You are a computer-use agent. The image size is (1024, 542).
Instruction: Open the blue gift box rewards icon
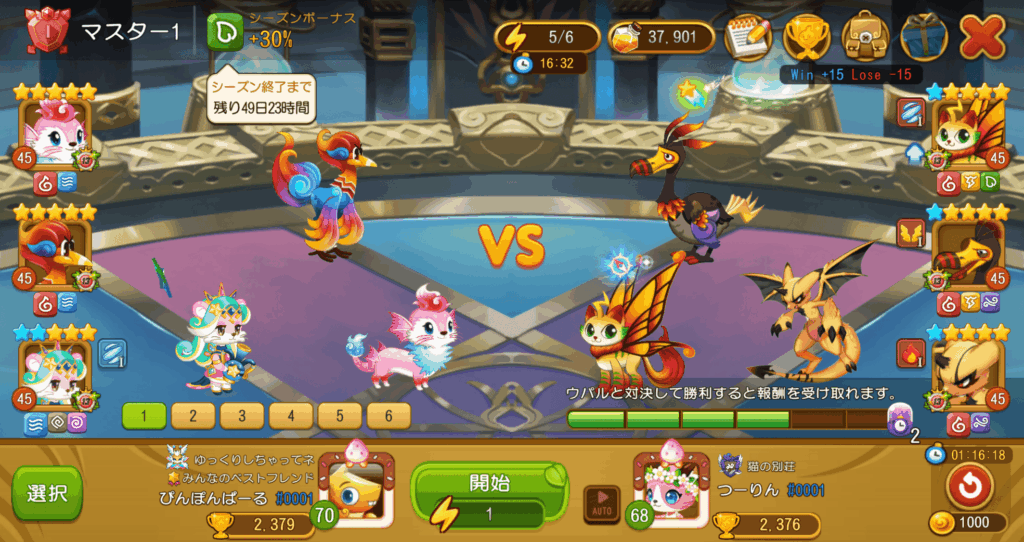pyautogui.click(x=922, y=37)
